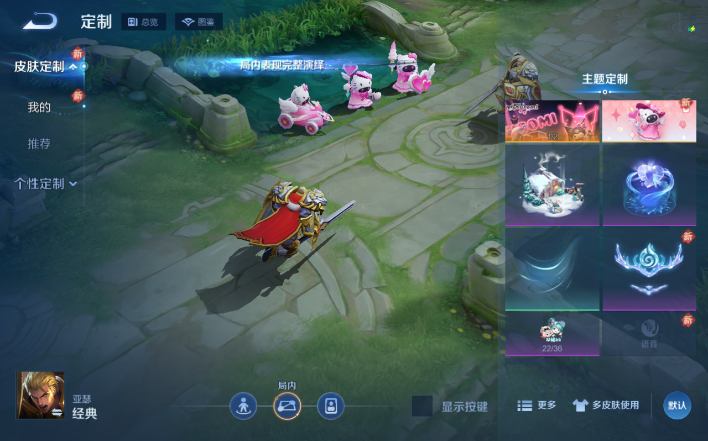Viewport: 708px width, 441px height.
Task: Switch to the portrait card preview mode
Action: tap(331, 405)
